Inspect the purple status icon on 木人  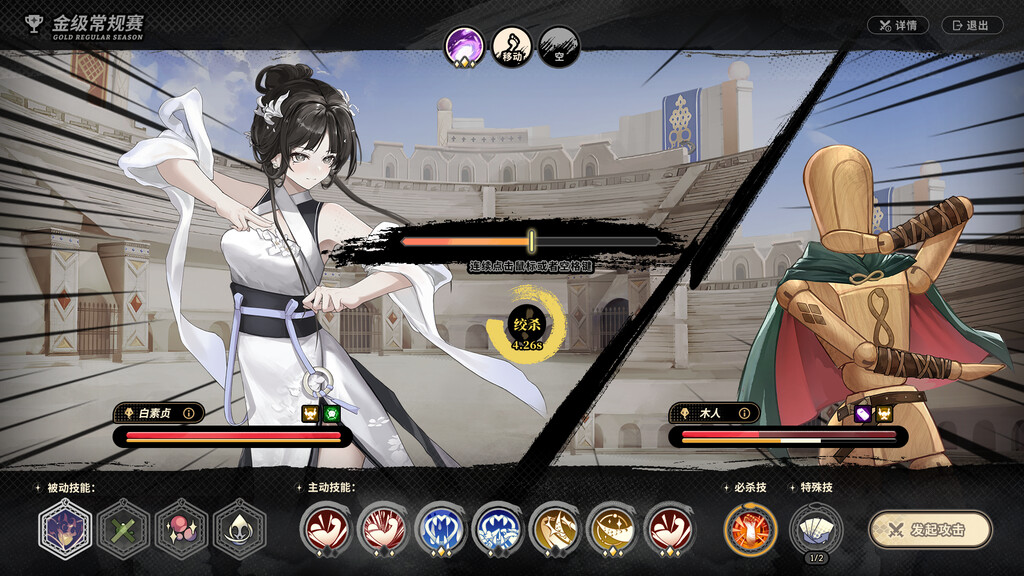pos(864,413)
